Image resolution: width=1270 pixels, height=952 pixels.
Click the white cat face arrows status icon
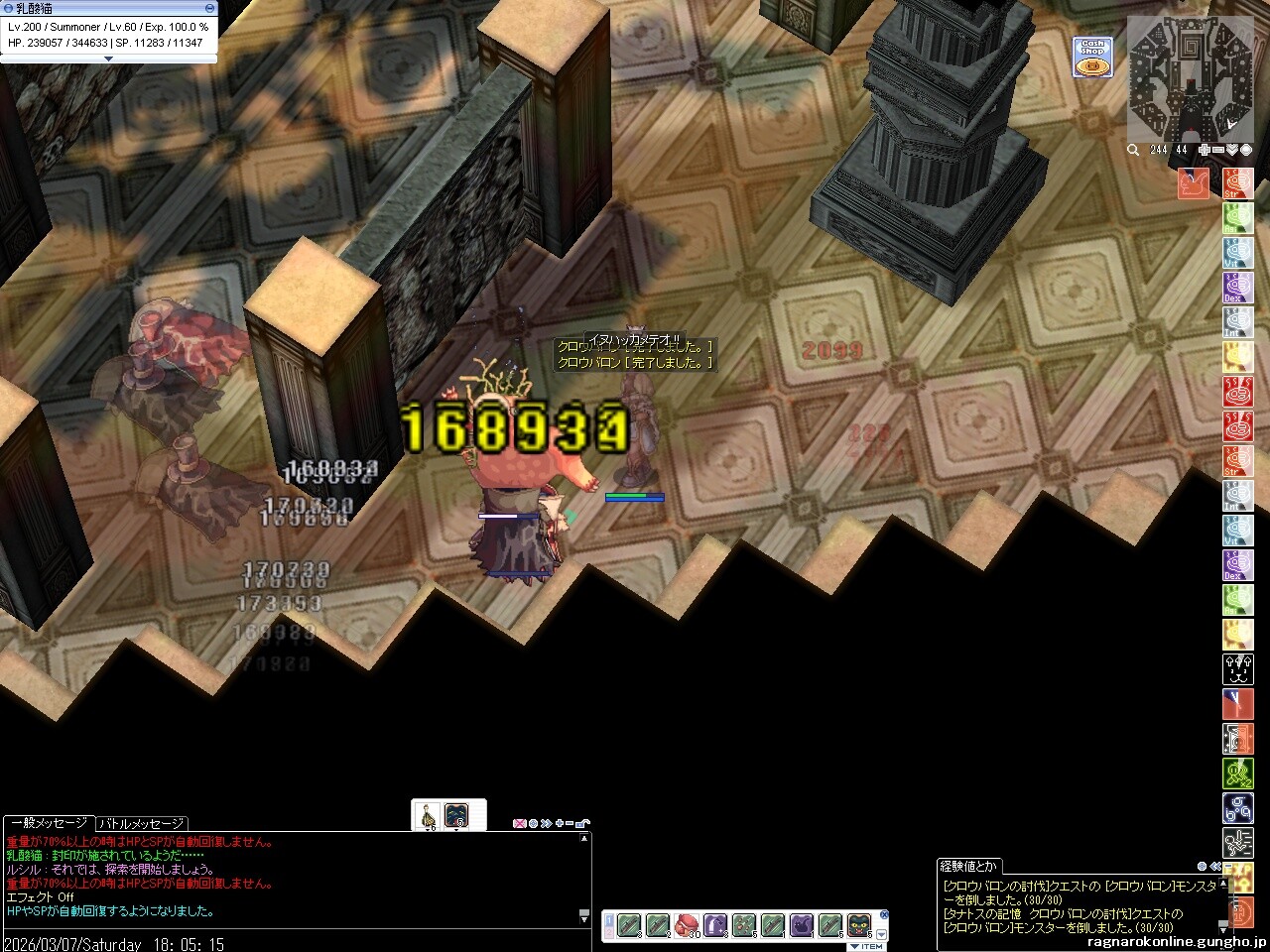(1237, 669)
